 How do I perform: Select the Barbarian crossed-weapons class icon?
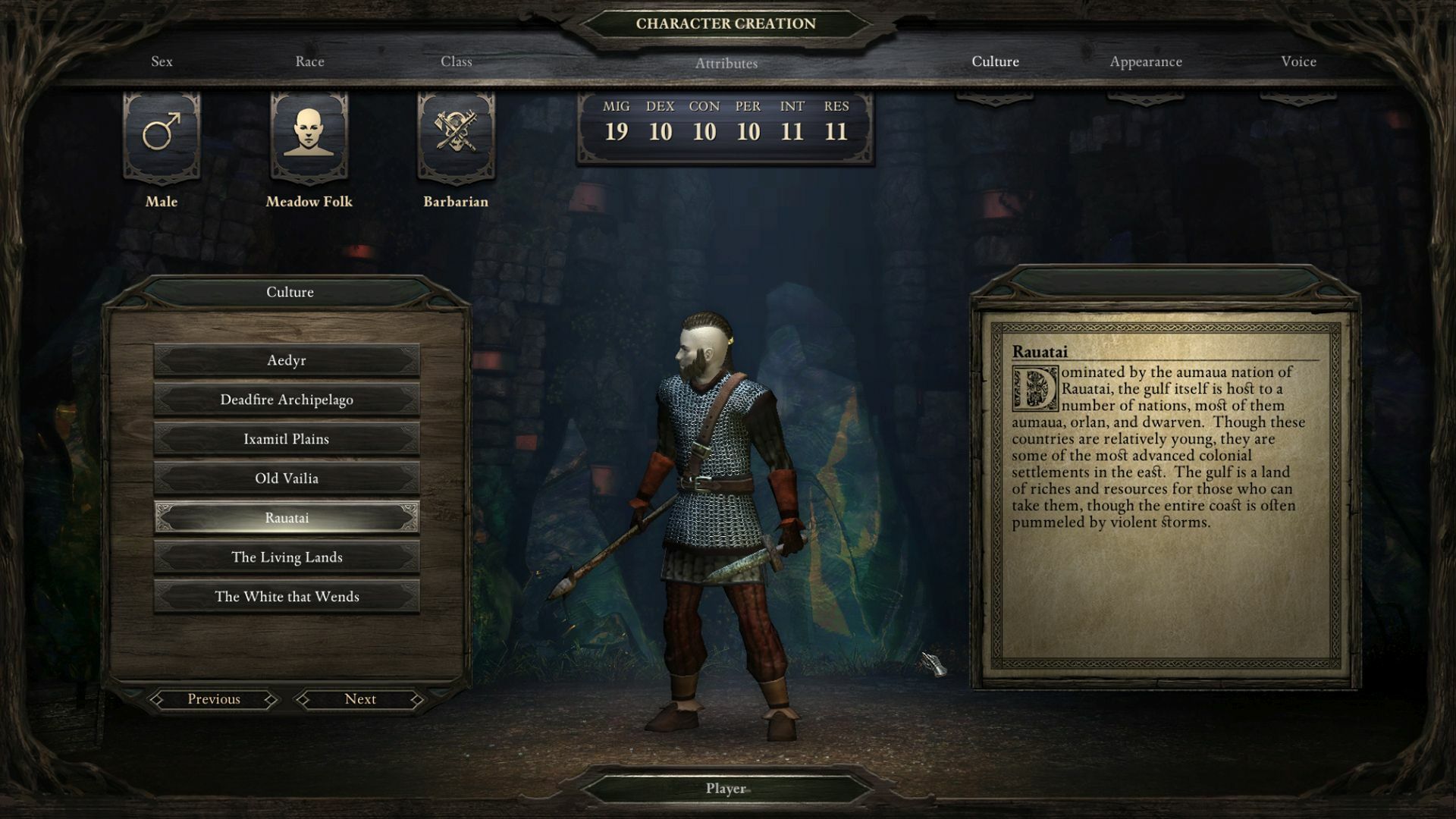point(454,137)
